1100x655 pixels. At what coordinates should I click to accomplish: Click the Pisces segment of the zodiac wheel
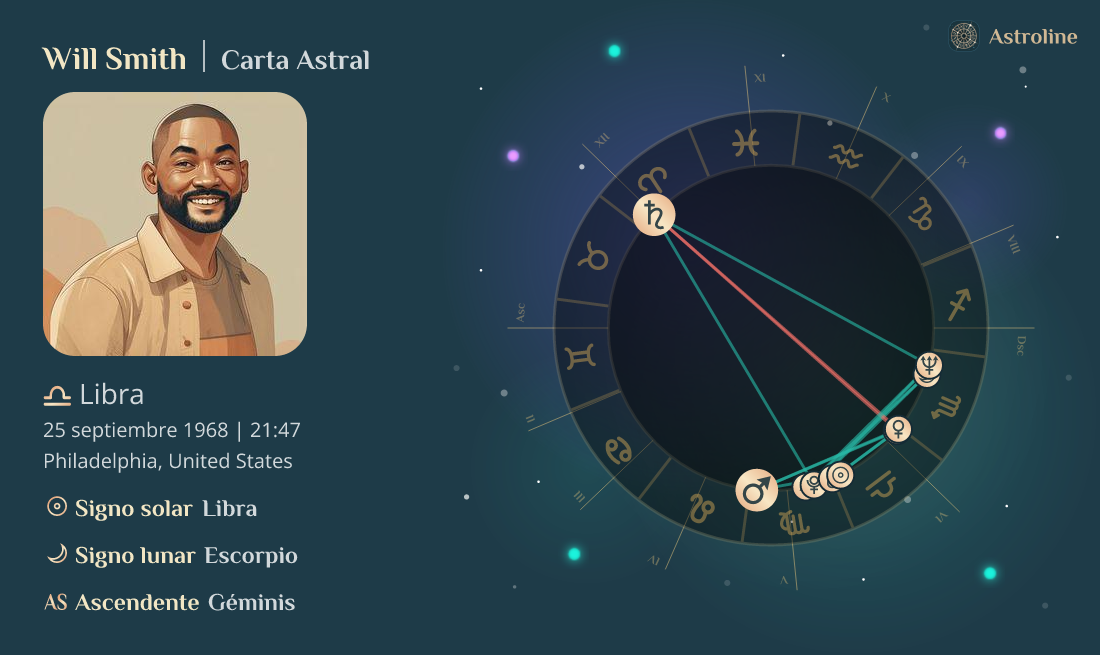pos(744,143)
